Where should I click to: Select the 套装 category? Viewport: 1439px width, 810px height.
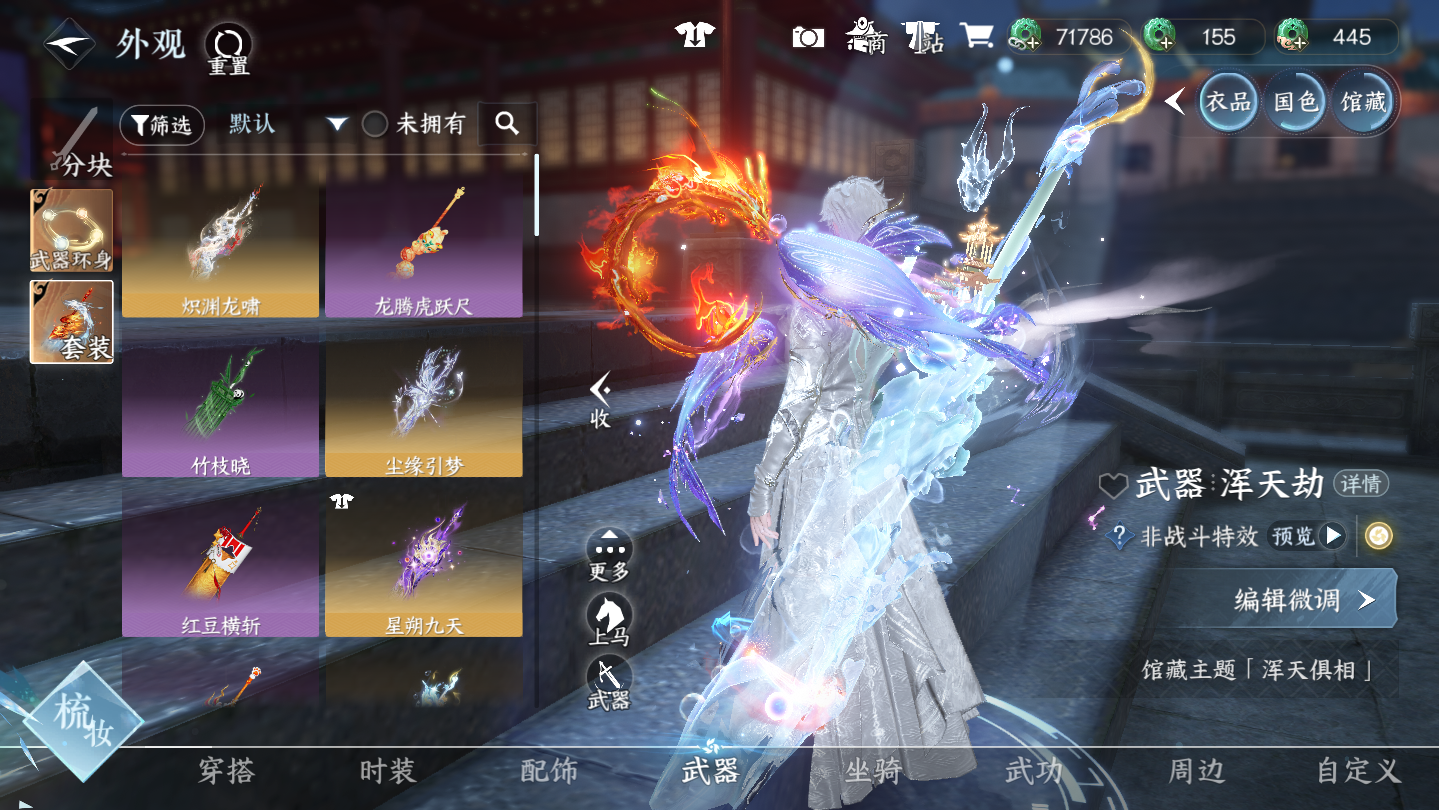(x=72, y=321)
